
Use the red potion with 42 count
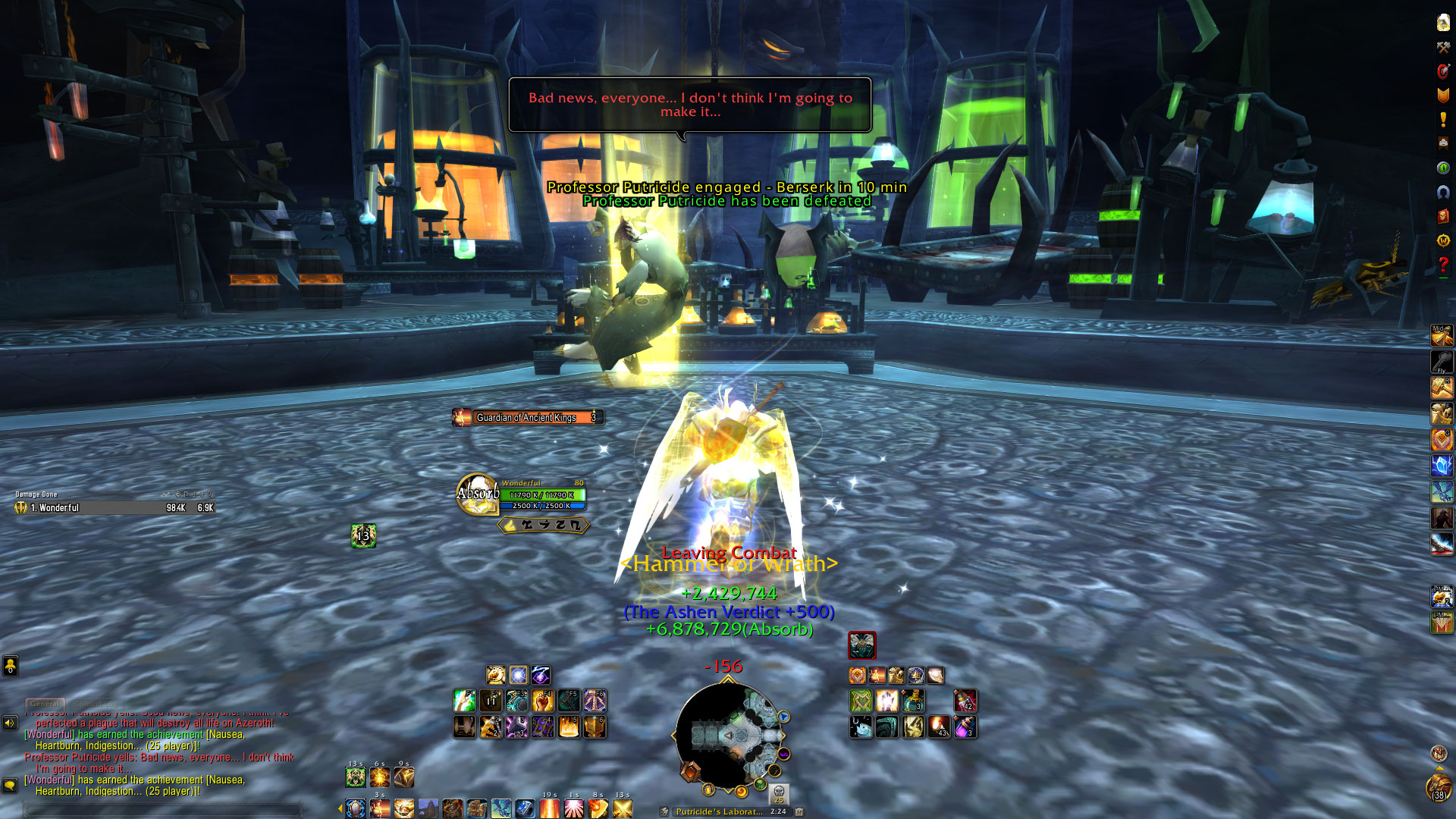tap(965, 701)
